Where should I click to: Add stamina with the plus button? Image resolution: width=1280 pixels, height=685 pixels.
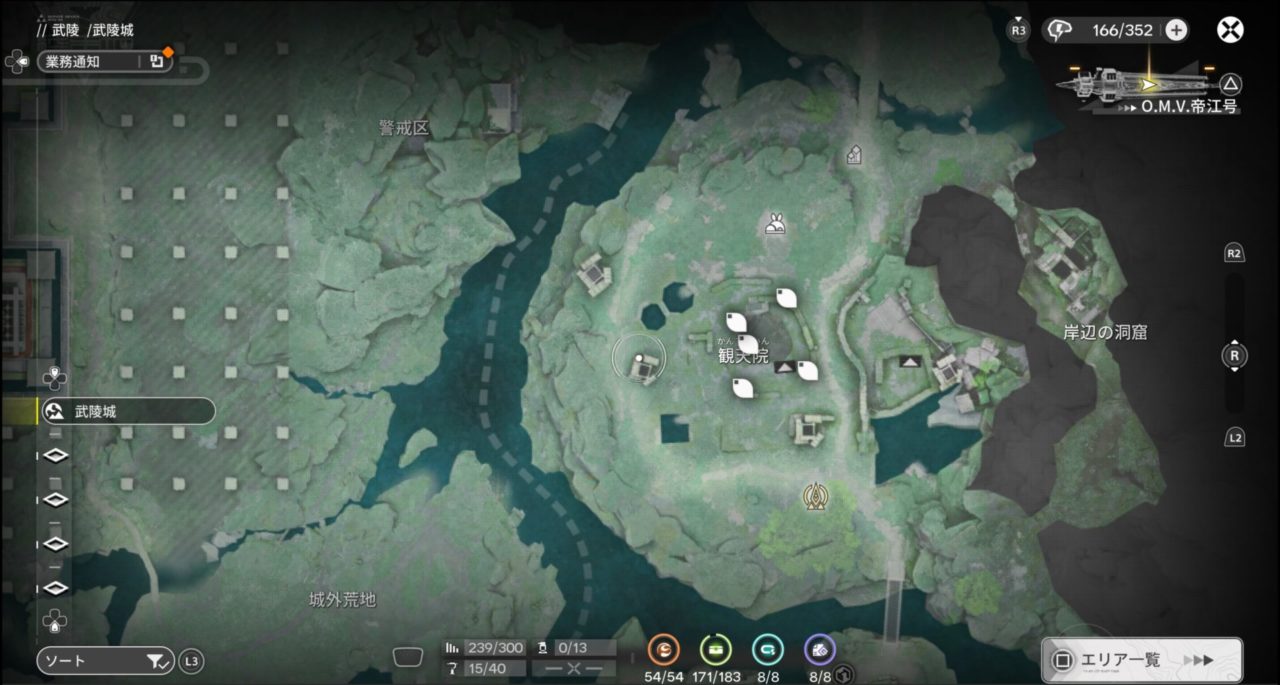(1177, 30)
